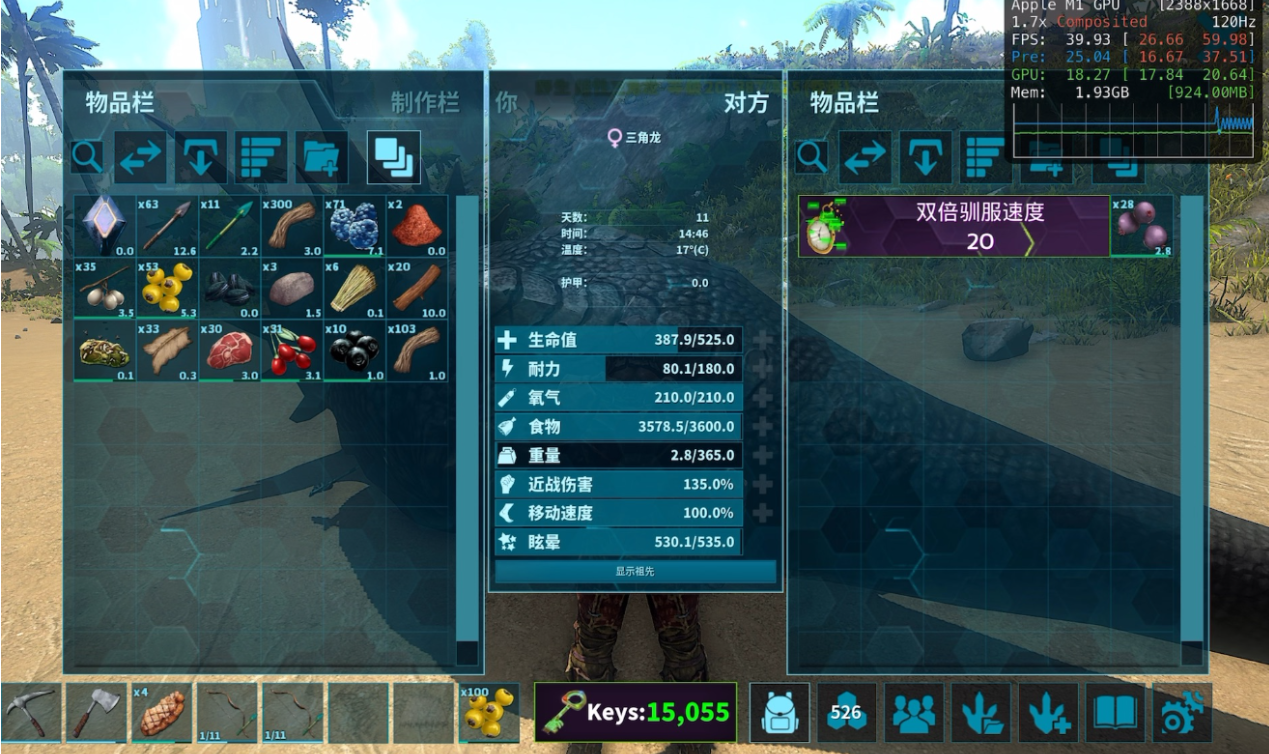Viewport: 1269px width, 754px height.
Task: Pick the blue berries stack of 71
Action: [353, 226]
